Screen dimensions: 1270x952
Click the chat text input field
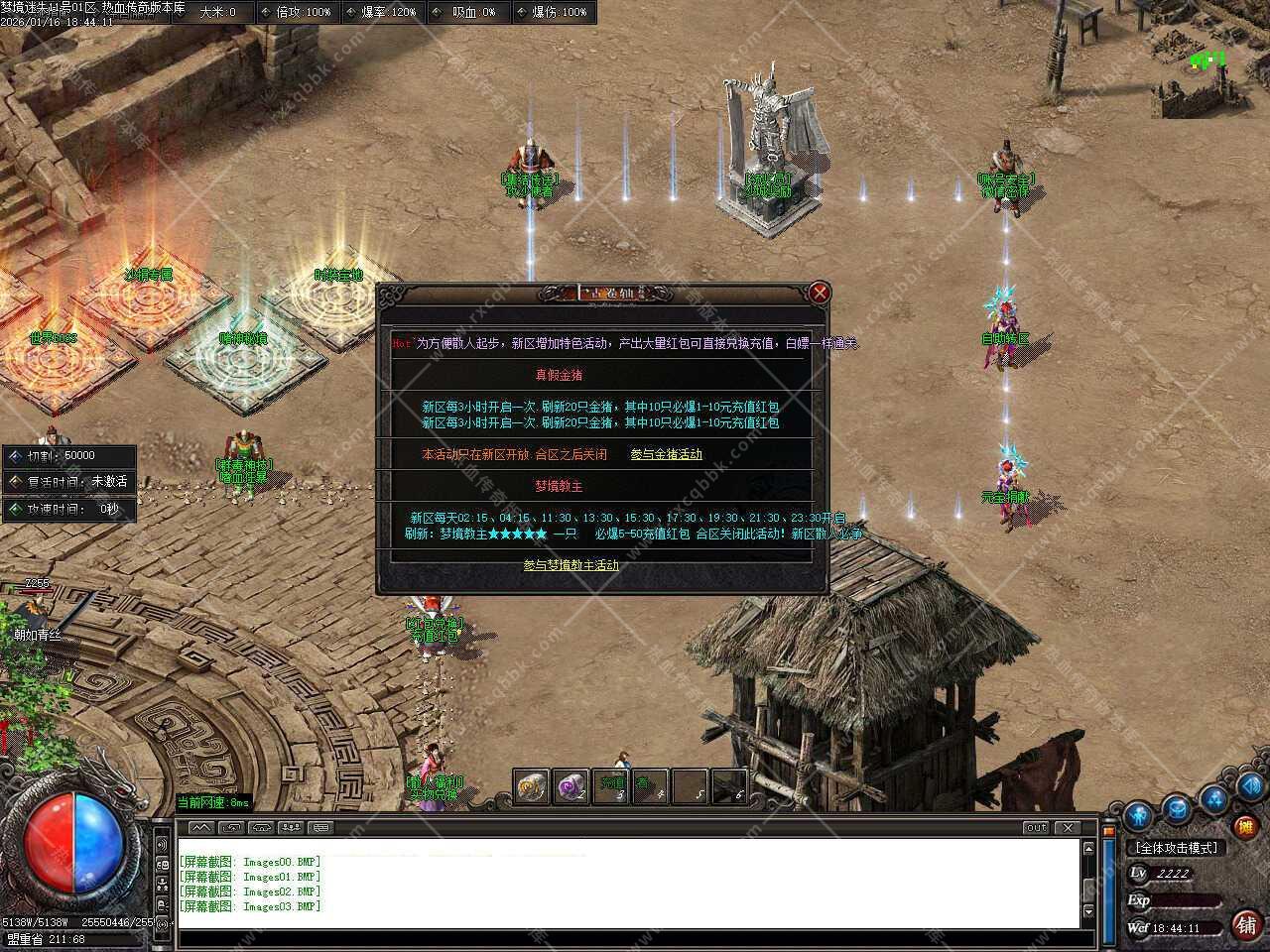click(x=625, y=939)
